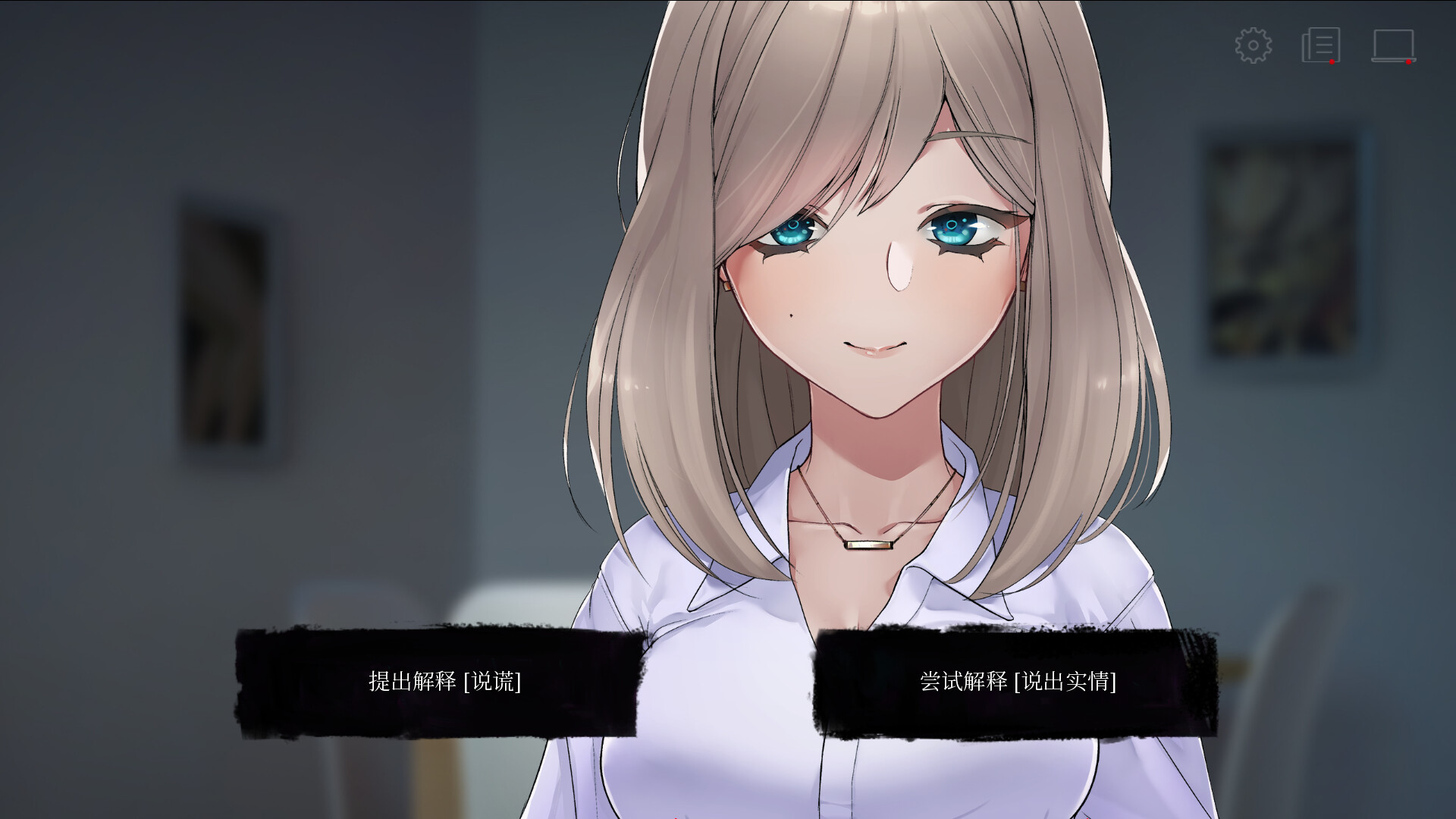Open game options using the cog icon
The image size is (1456, 819).
point(1254,45)
